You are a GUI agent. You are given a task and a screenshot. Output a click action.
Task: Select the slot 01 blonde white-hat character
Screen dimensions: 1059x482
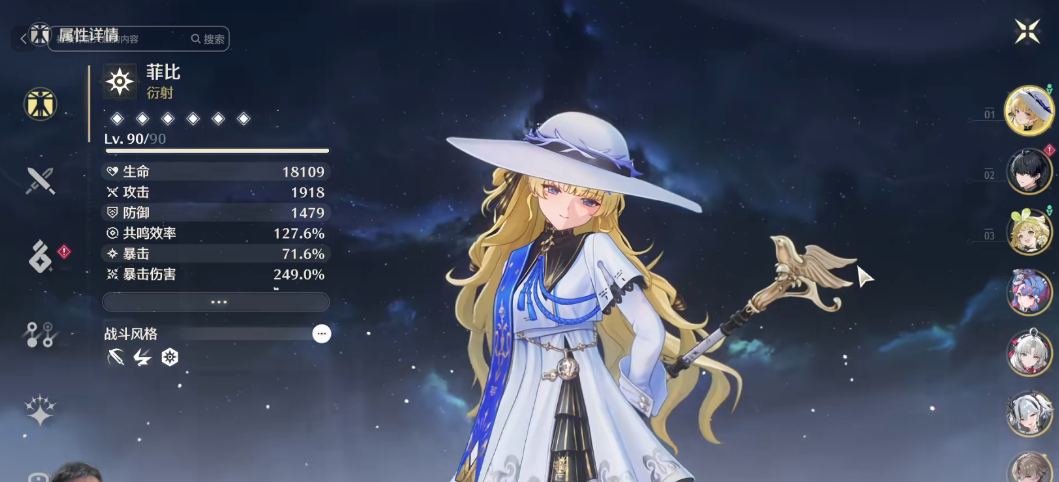pyautogui.click(x=1028, y=110)
